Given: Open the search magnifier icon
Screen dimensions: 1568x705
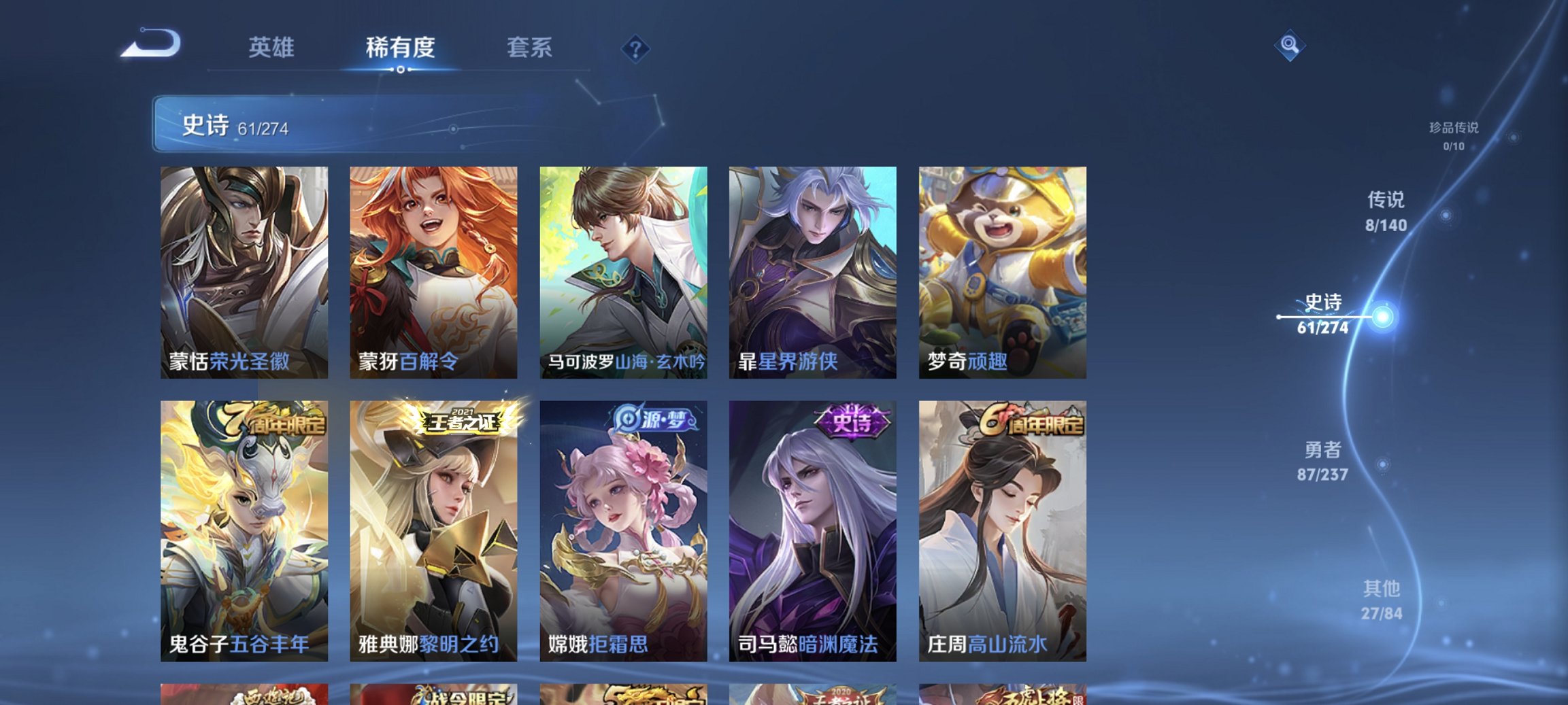Looking at the screenshot, I should click(1289, 46).
